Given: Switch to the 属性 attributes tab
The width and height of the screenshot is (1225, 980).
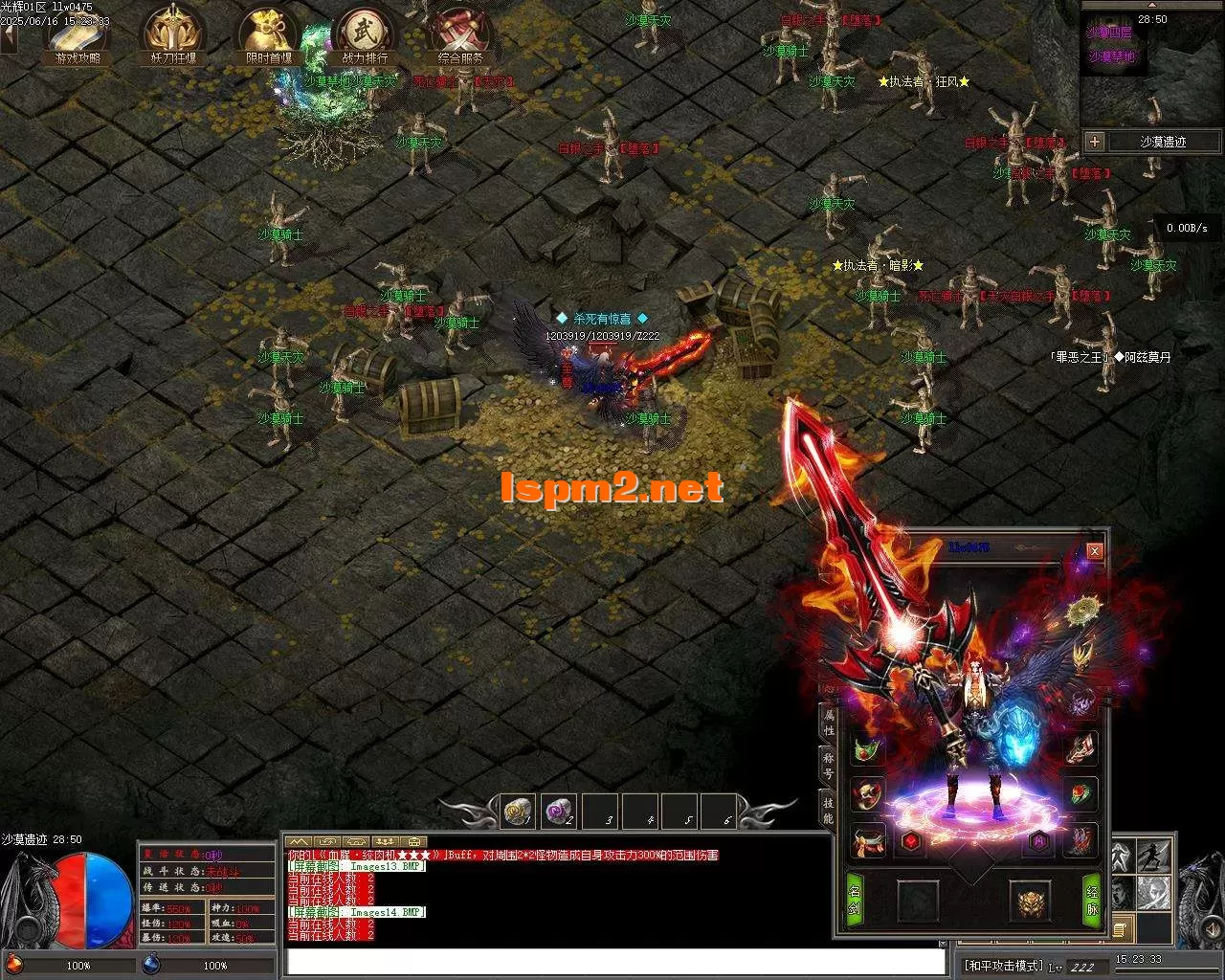Looking at the screenshot, I should [x=829, y=722].
